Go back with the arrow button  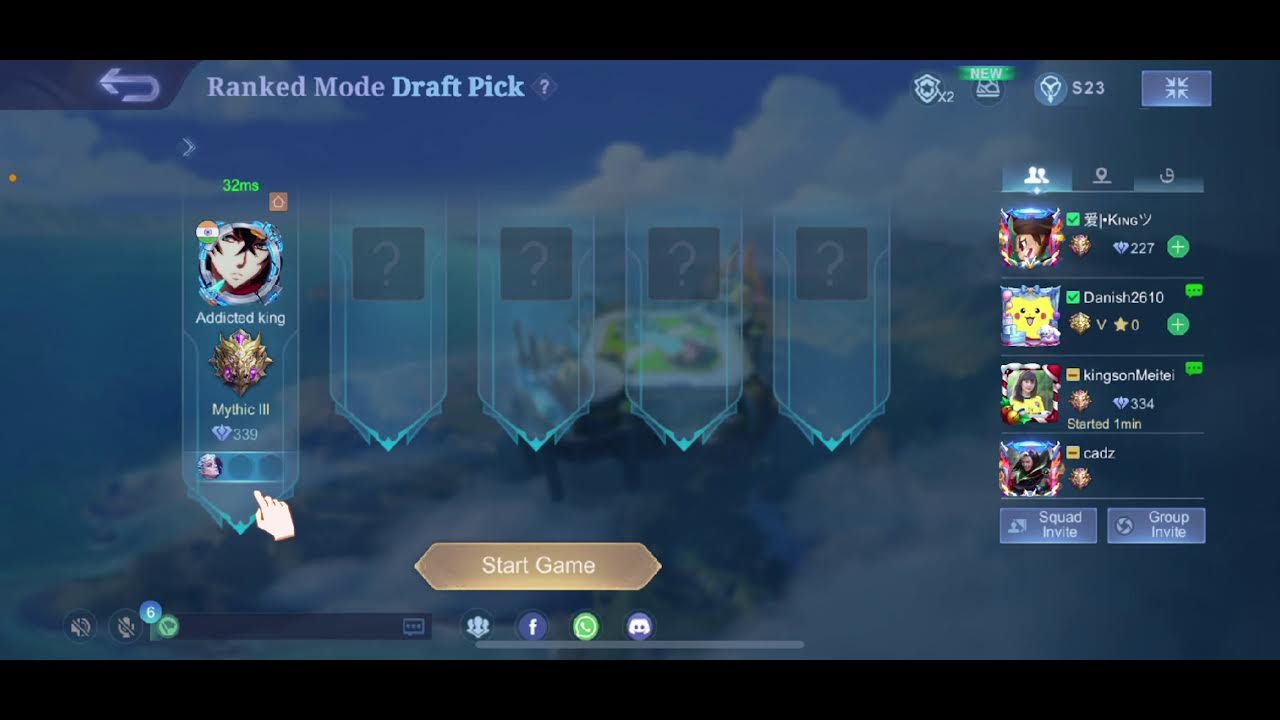(129, 87)
